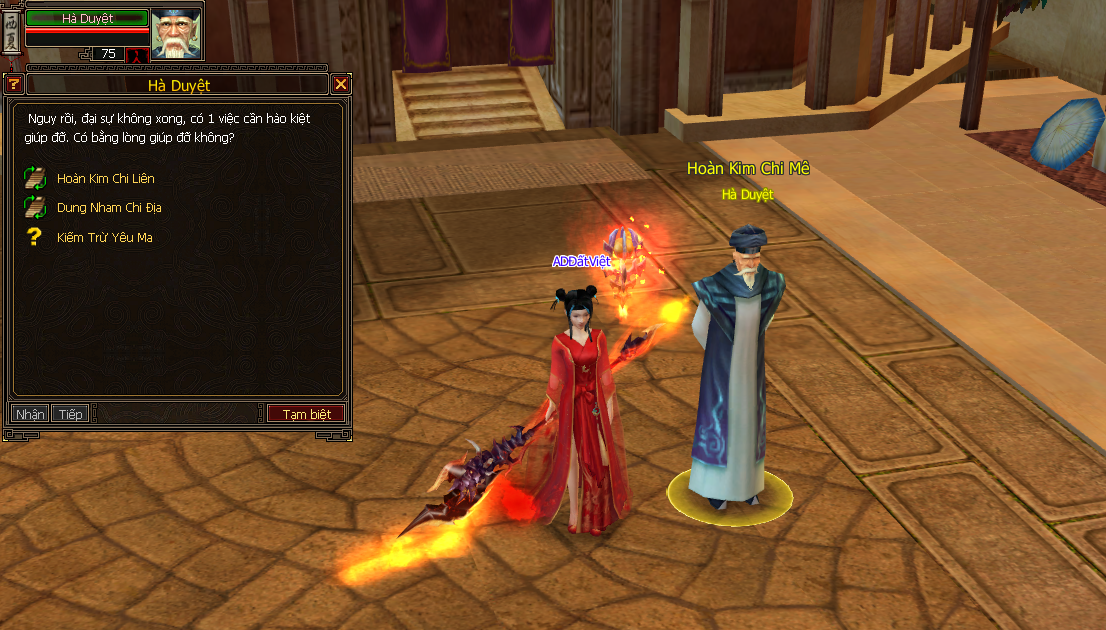Click the Tiếp button
Screen dimensions: 1106x630
[x=70, y=414]
